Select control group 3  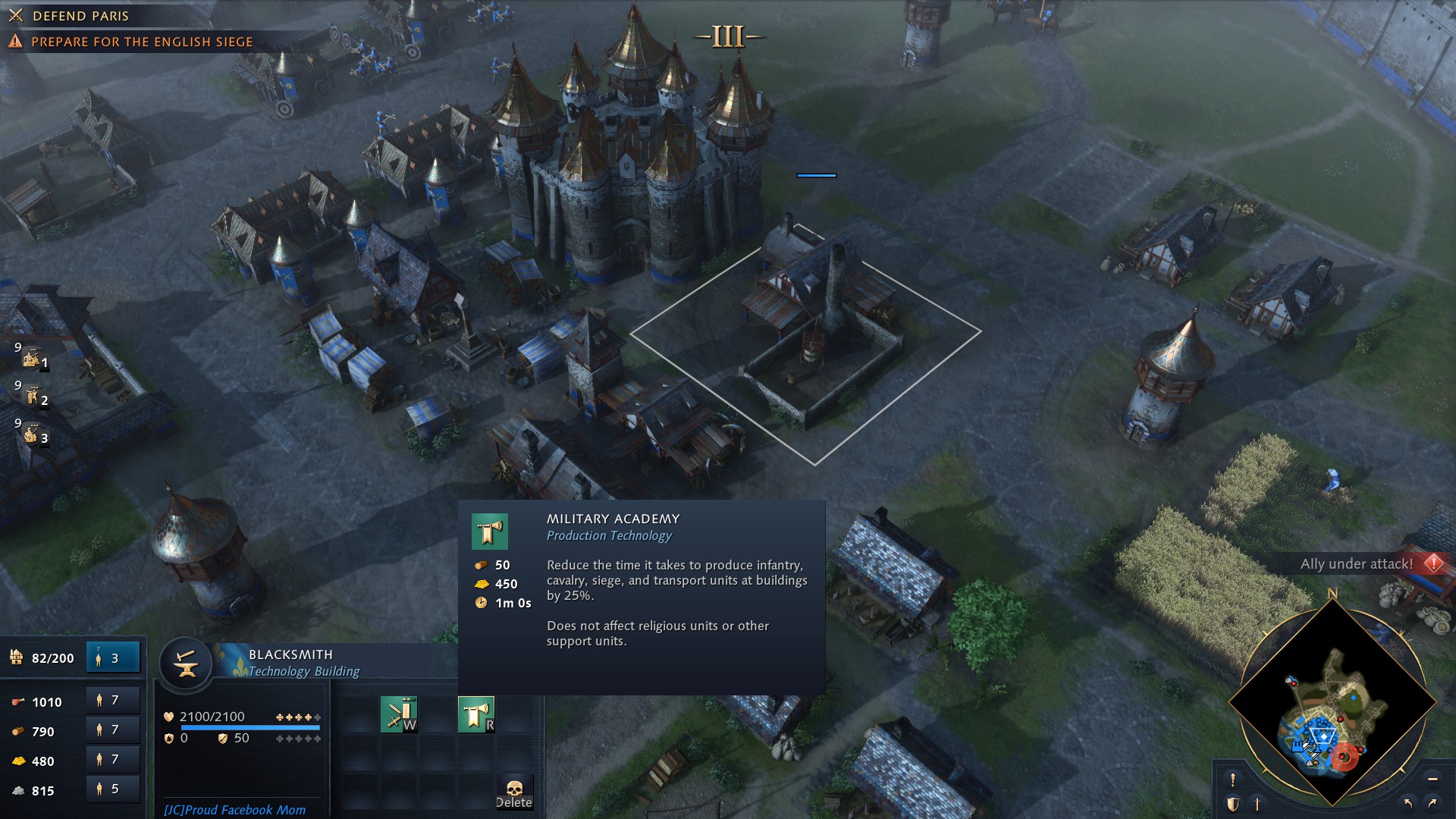(x=32, y=434)
